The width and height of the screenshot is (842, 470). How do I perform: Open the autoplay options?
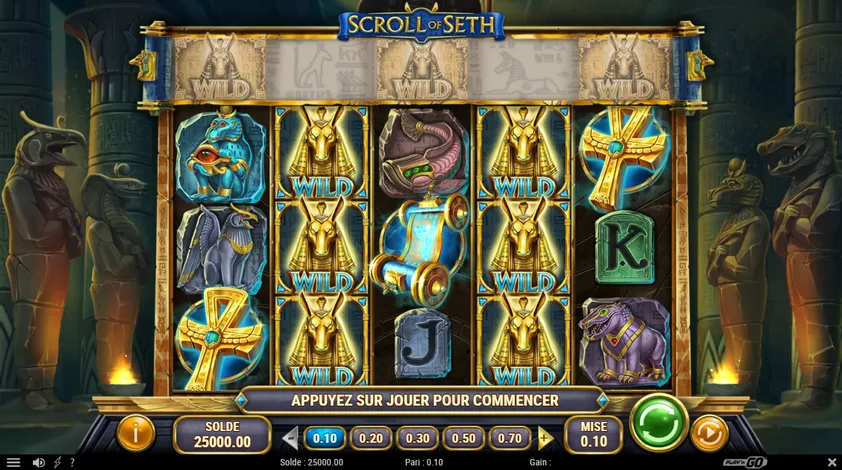(709, 433)
